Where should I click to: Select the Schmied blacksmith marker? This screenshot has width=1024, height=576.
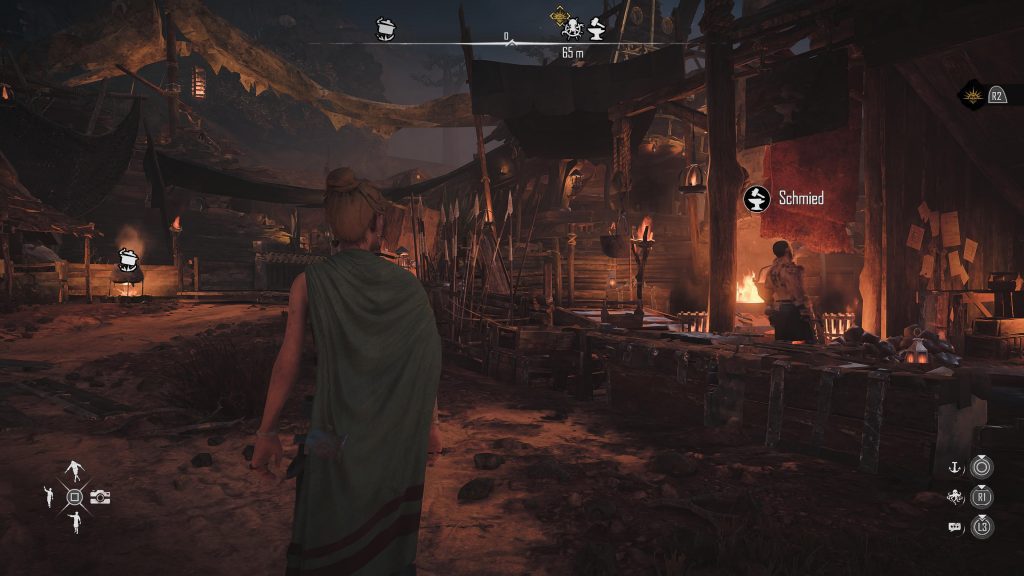tap(757, 198)
